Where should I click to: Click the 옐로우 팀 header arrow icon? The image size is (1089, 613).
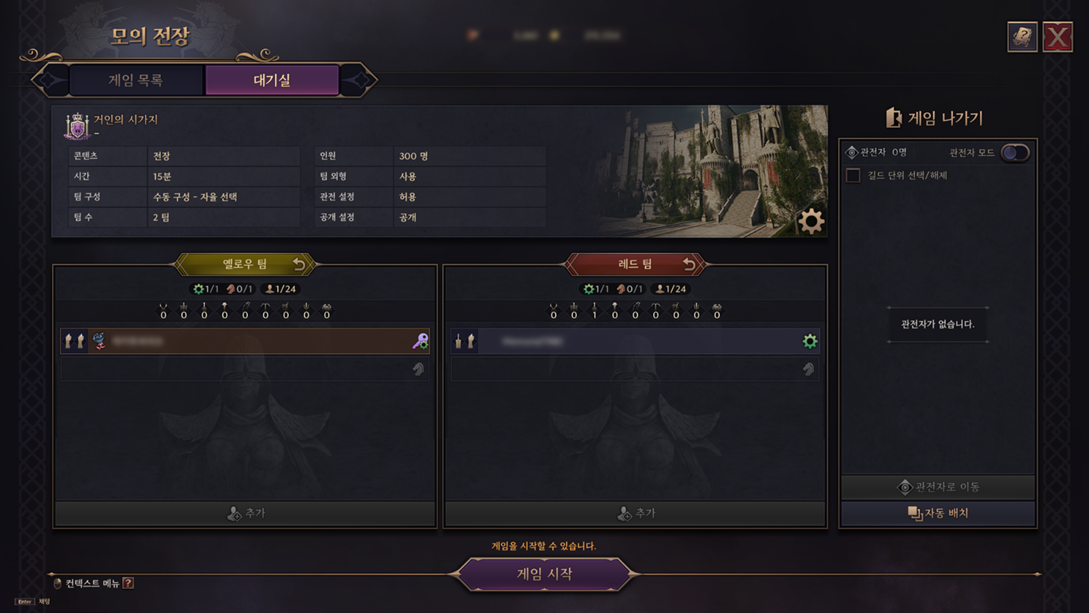click(x=299, y=264)
